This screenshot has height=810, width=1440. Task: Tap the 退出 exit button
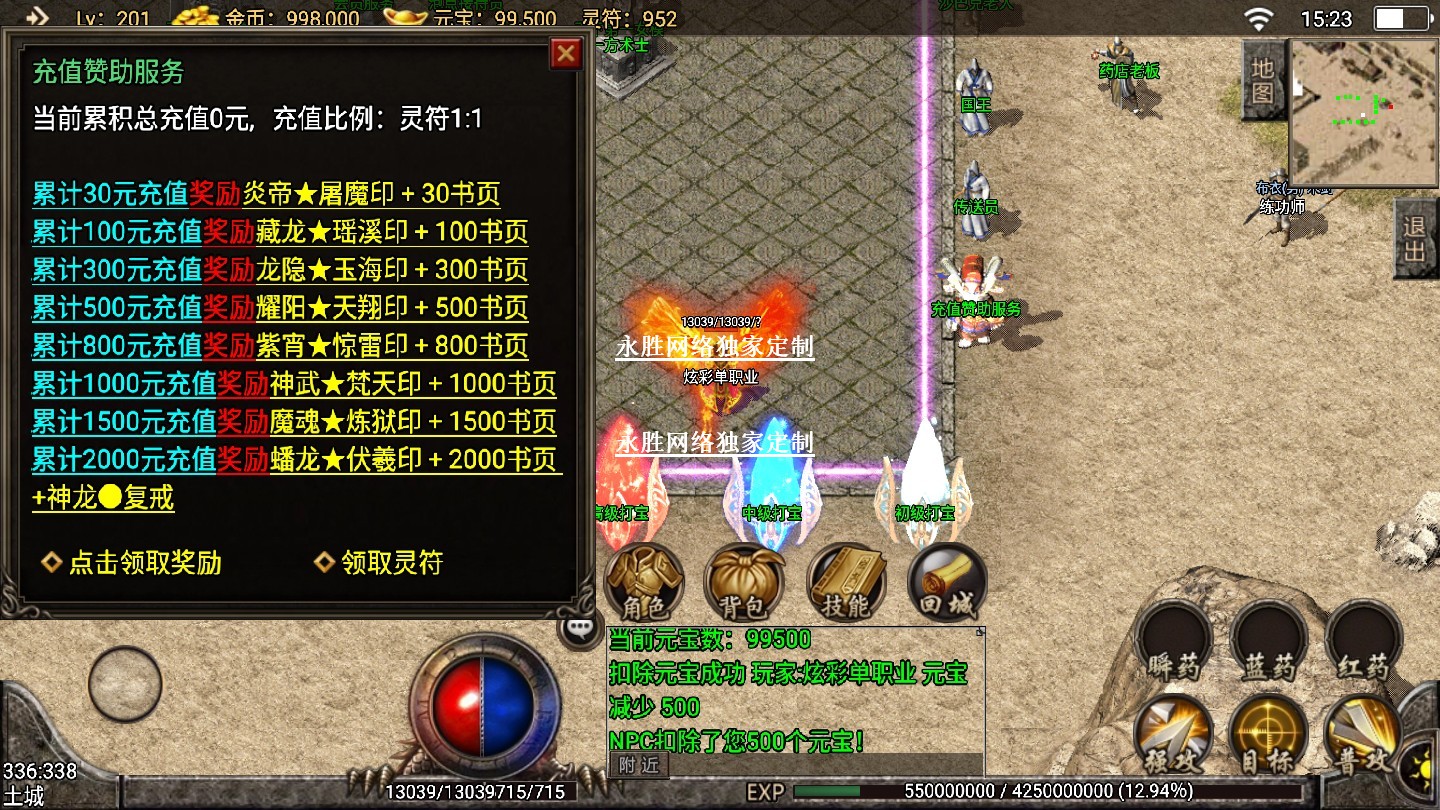(x=1415, y=238)
